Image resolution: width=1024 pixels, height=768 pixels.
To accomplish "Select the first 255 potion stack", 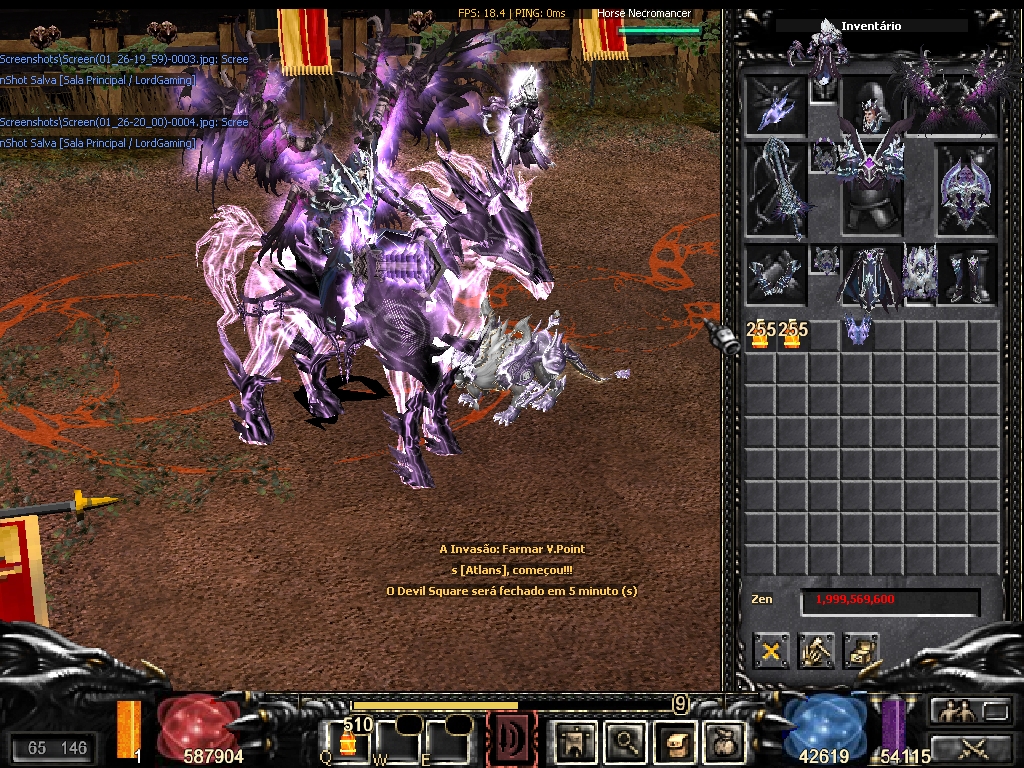I will (x=760, y=335).
